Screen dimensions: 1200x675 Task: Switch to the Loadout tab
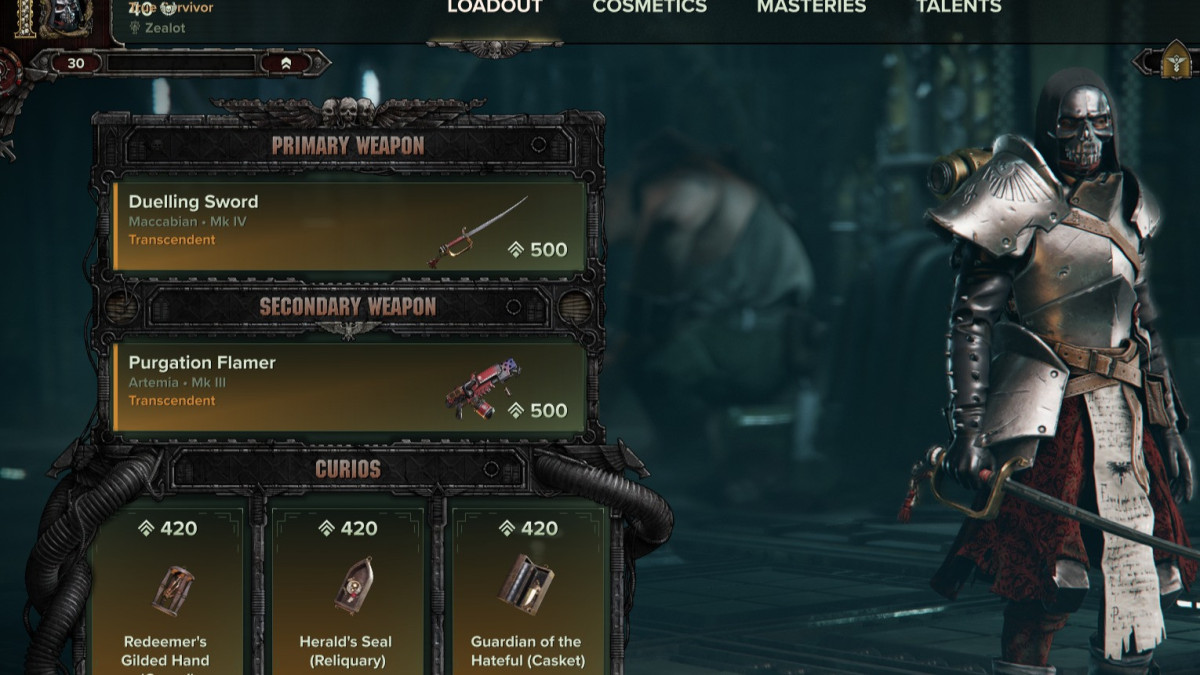(494, 8)
